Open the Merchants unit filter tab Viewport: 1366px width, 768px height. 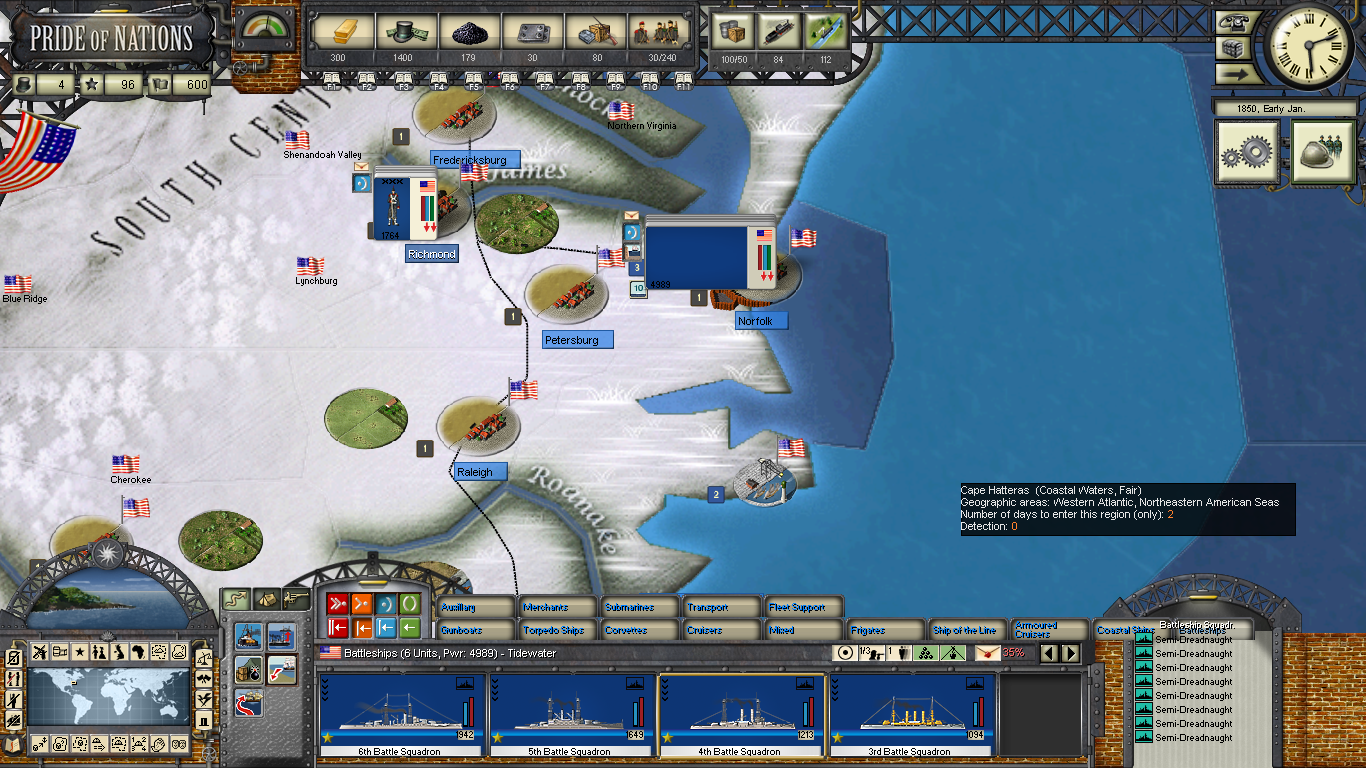(557, 607)
